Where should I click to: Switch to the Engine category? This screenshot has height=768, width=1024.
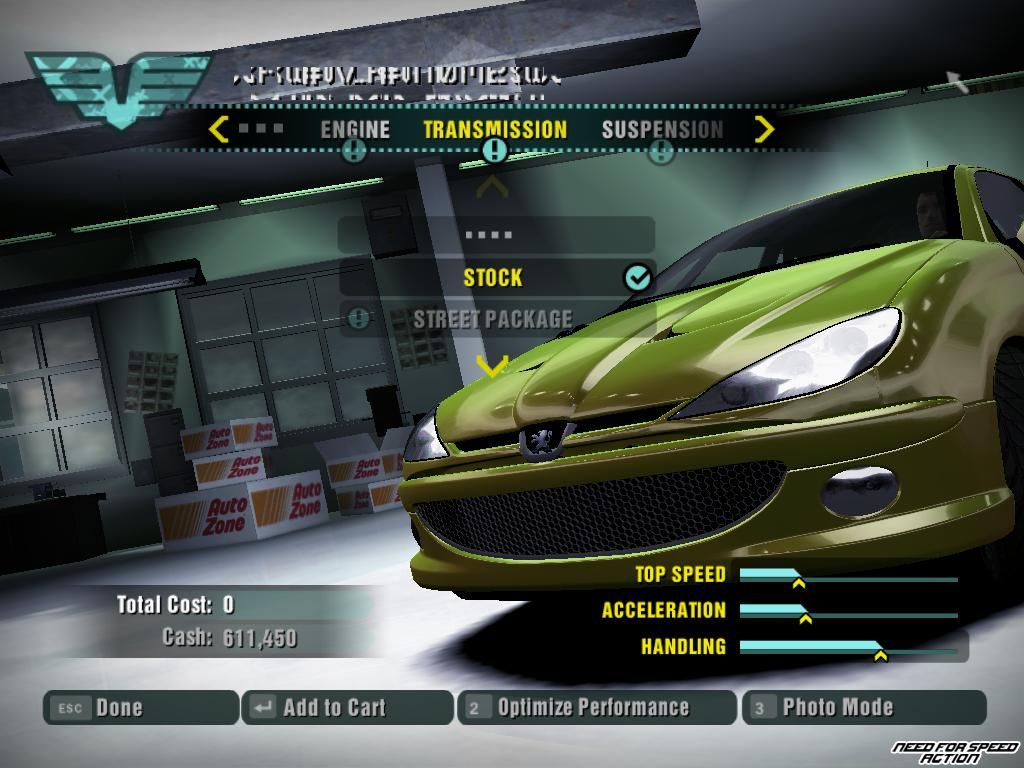point(355,130)
